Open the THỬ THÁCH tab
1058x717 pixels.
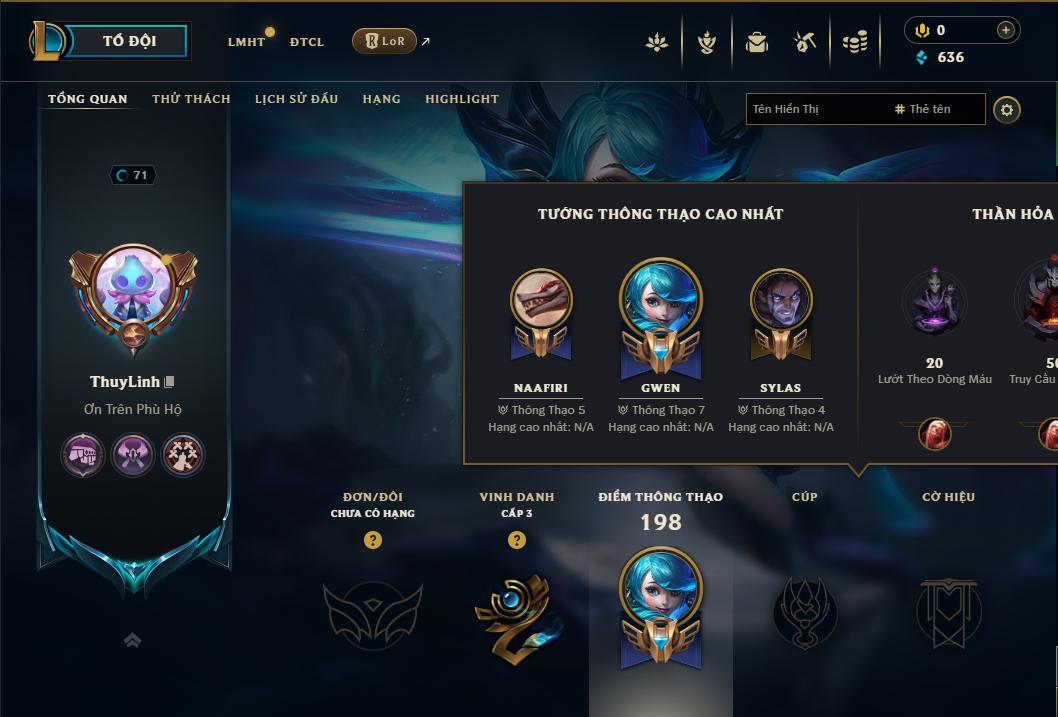point(191,99)
